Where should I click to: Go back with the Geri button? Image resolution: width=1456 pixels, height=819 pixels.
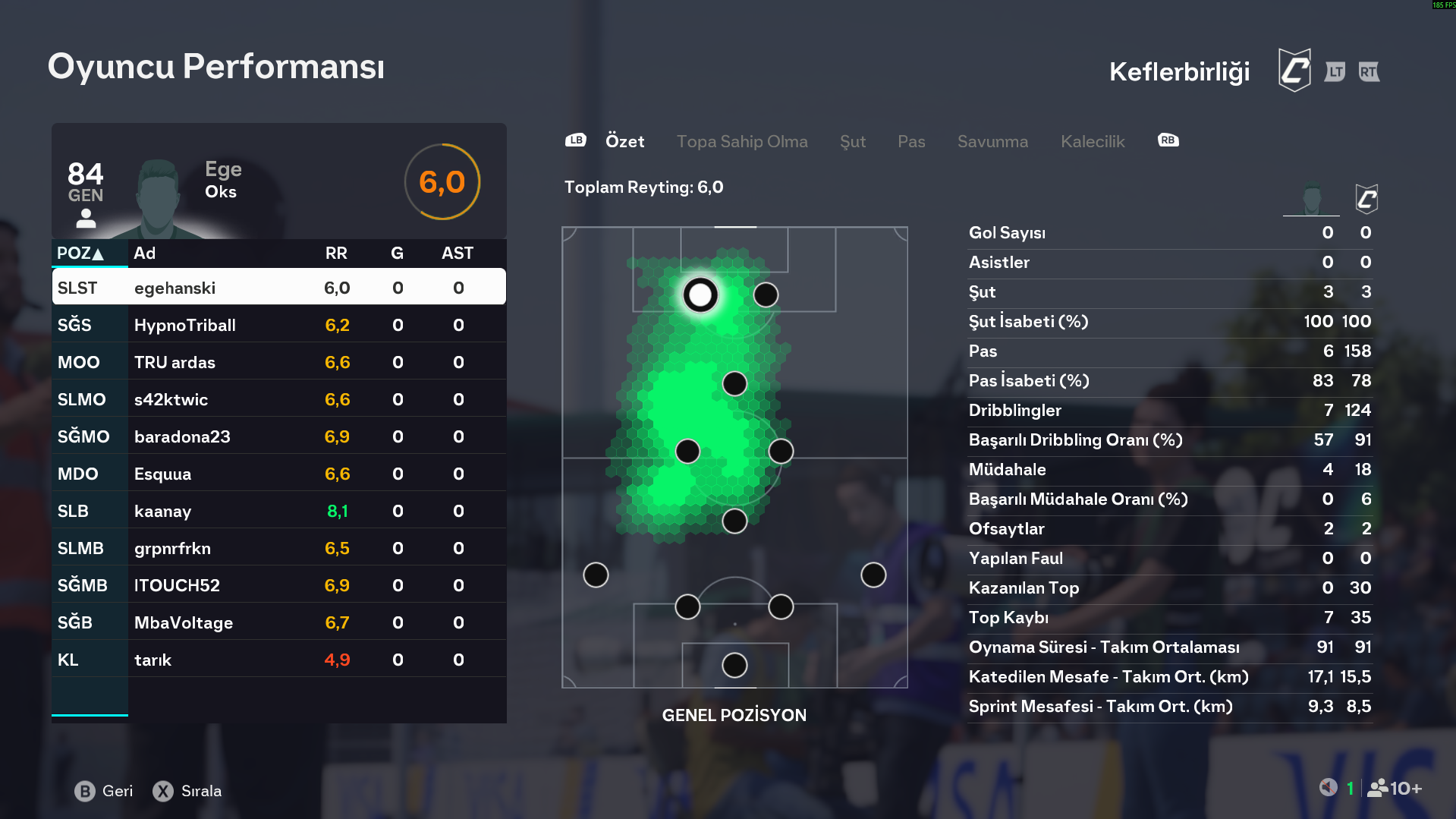104,791
